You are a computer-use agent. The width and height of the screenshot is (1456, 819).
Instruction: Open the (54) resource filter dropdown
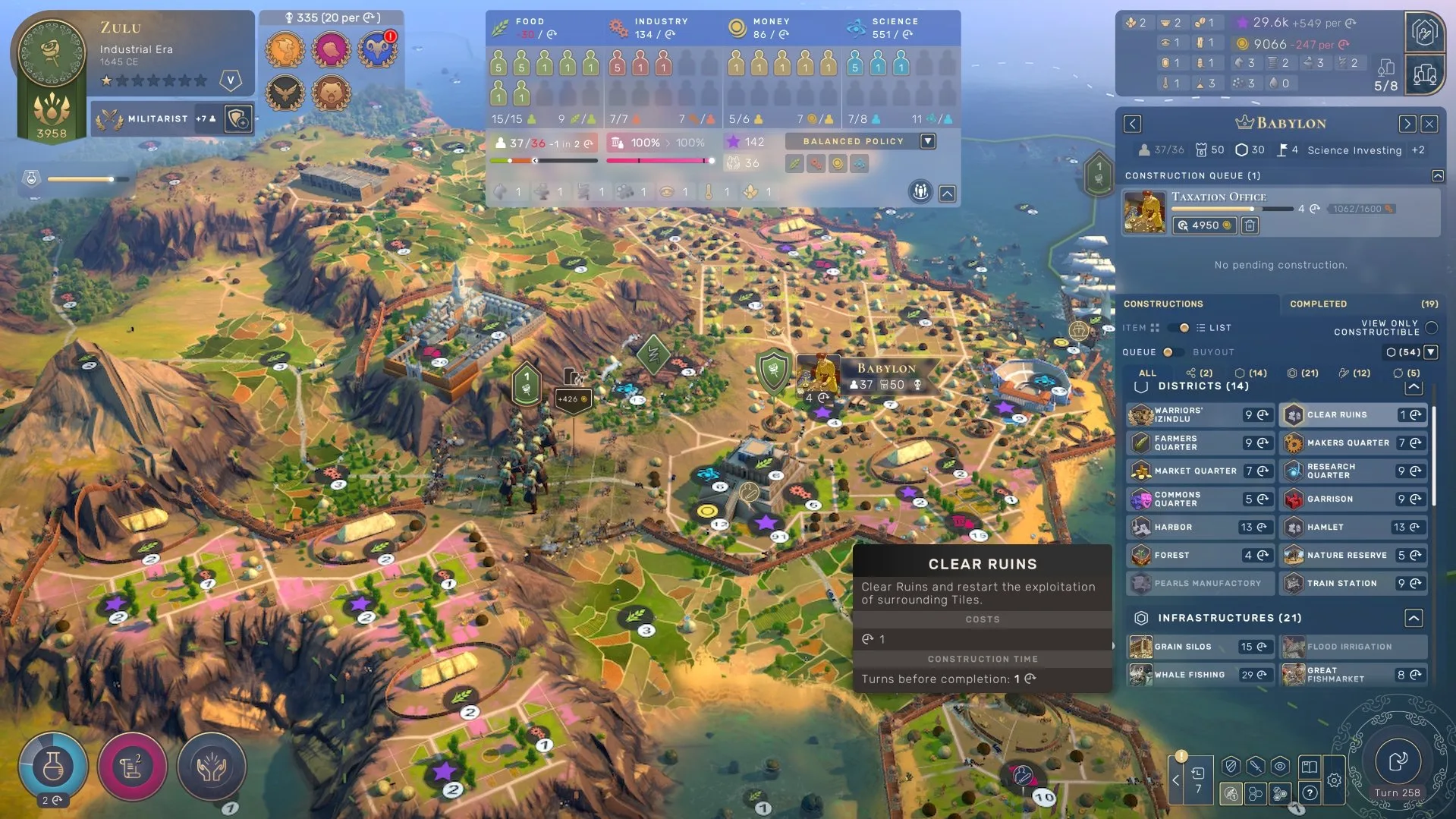(x=1430, y=352)
